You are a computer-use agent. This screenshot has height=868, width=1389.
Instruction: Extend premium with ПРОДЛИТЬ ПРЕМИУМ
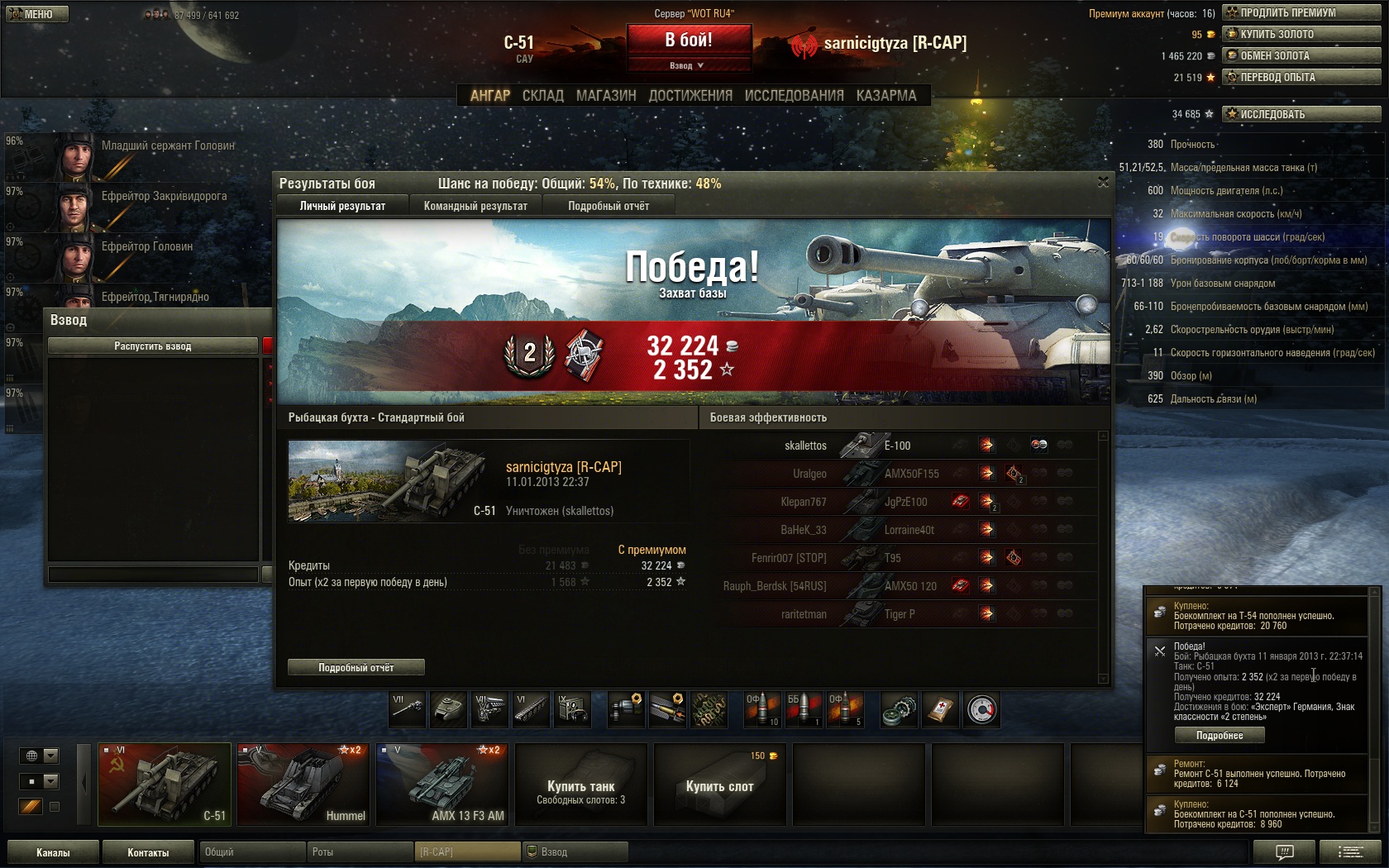(x=1301, y=12)
